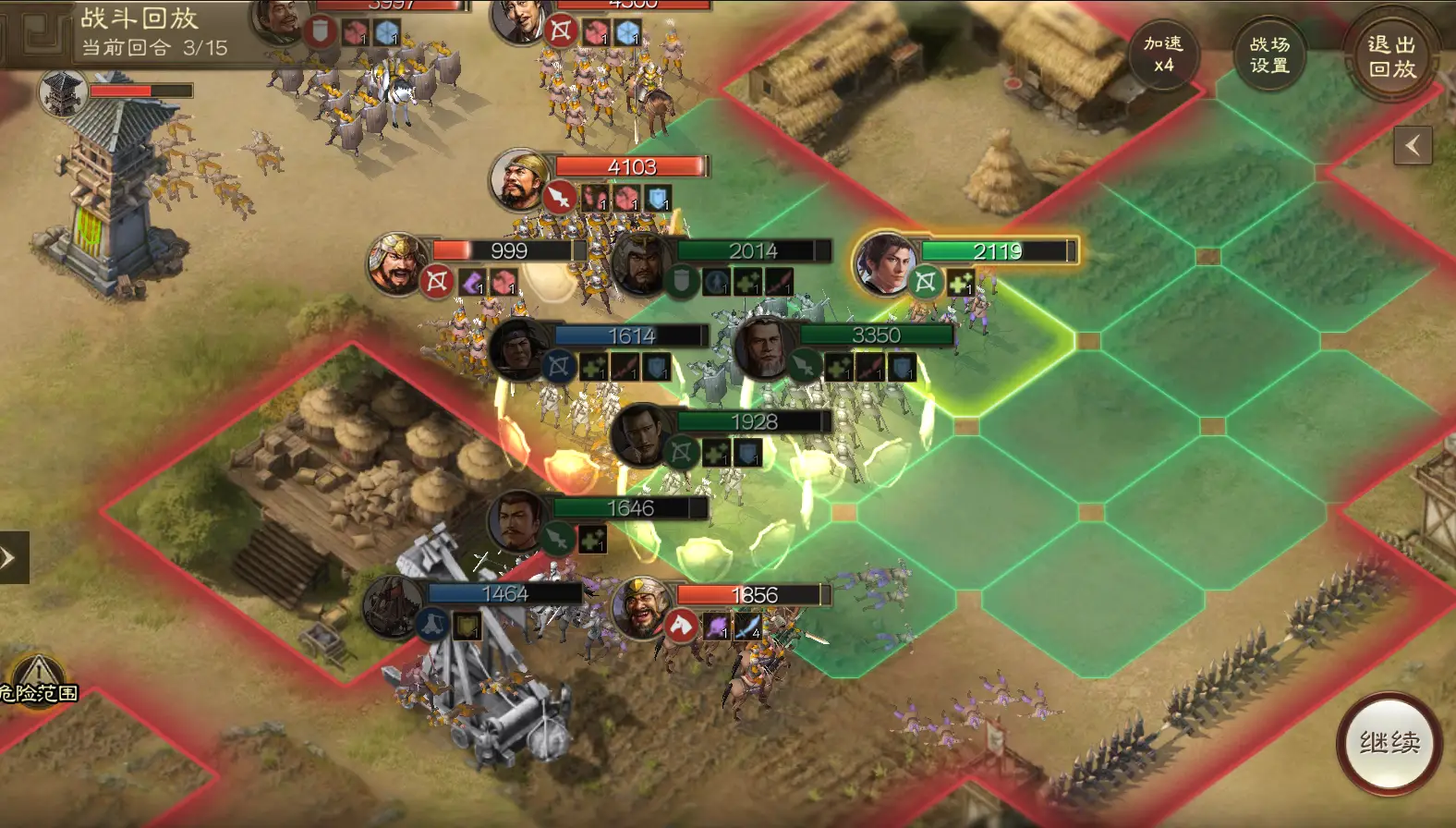Select the general portrait with 3350 troops

tap(764, 347)
